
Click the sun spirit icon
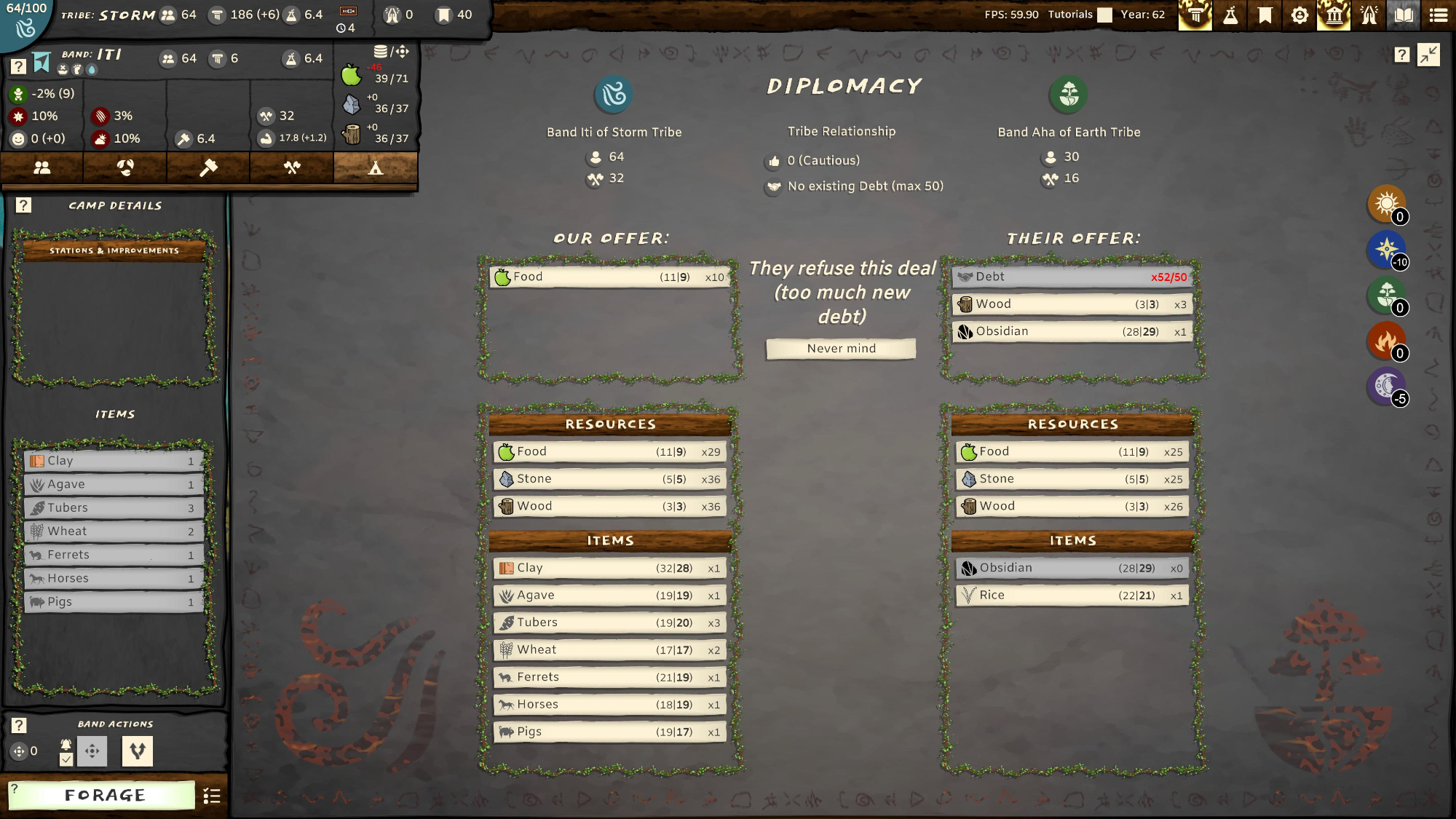1385,203
